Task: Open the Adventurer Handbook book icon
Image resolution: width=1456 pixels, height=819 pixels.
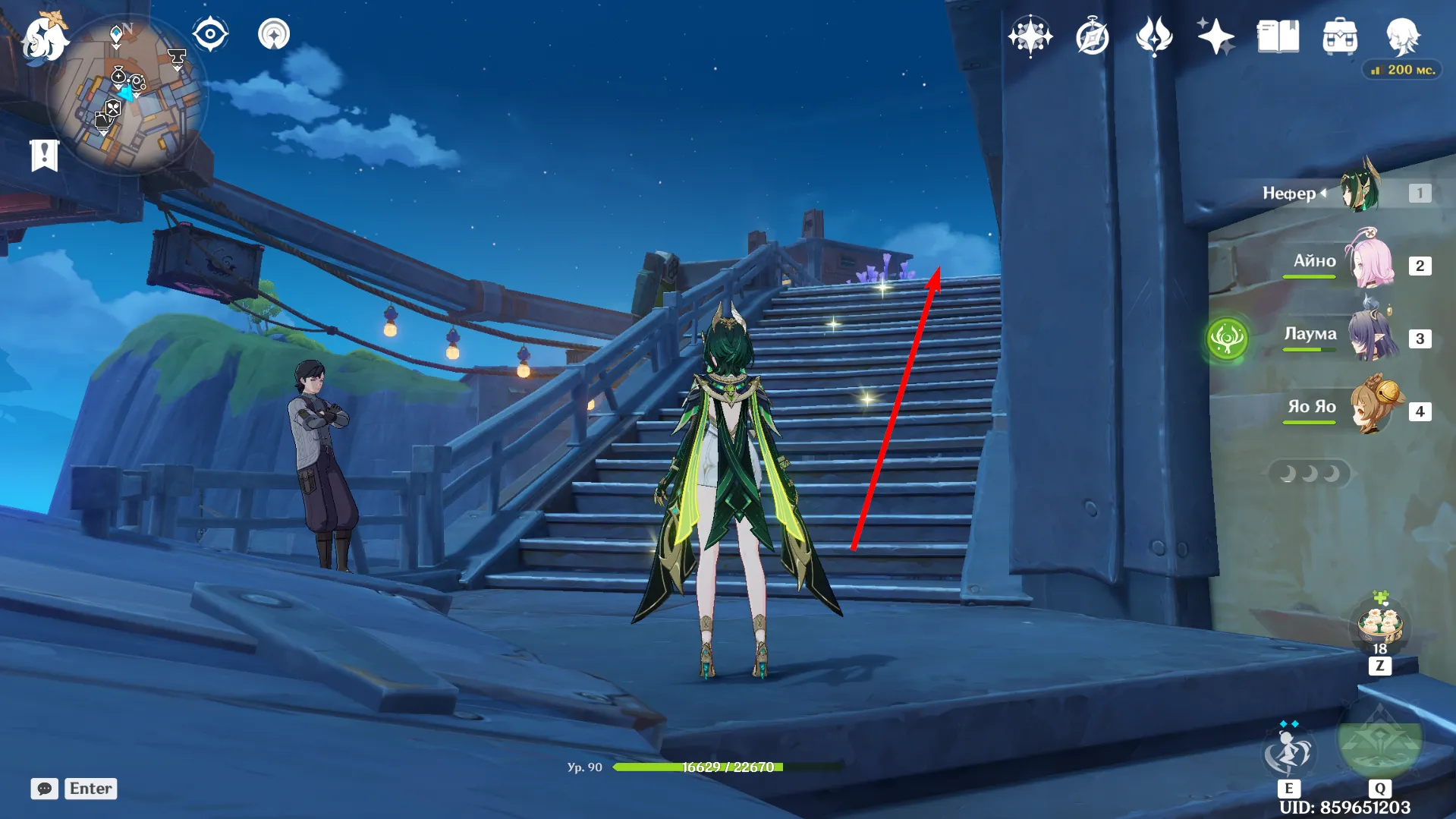Action: [x=1278, y=36]
